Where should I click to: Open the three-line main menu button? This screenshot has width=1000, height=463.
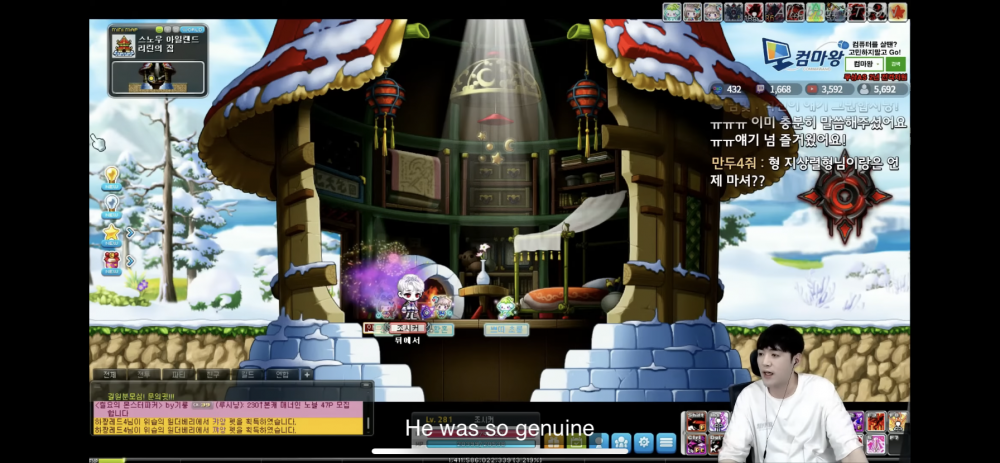click(x=666, y=441)
